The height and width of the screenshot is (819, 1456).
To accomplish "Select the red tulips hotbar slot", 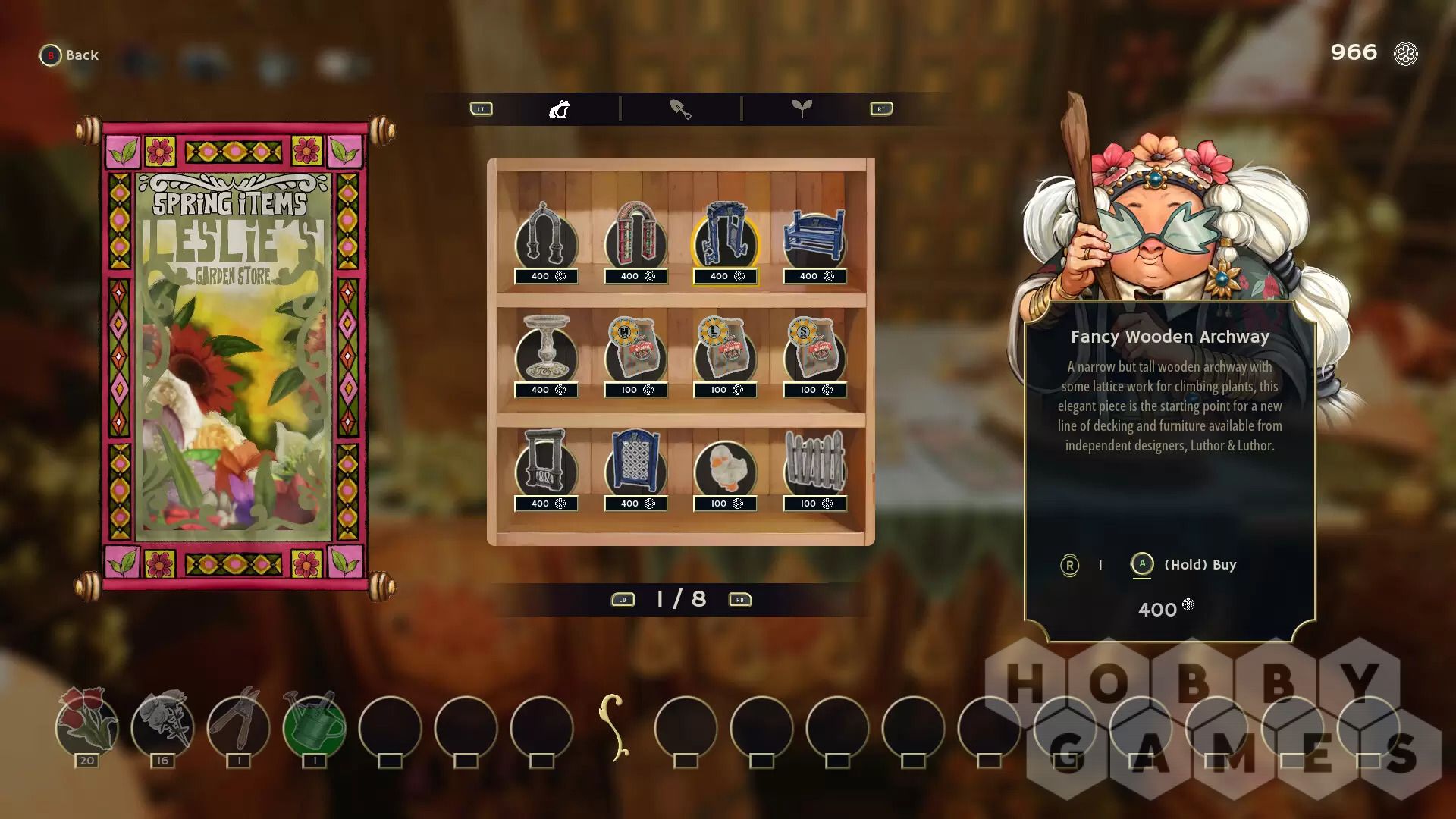I will (87, 725).
